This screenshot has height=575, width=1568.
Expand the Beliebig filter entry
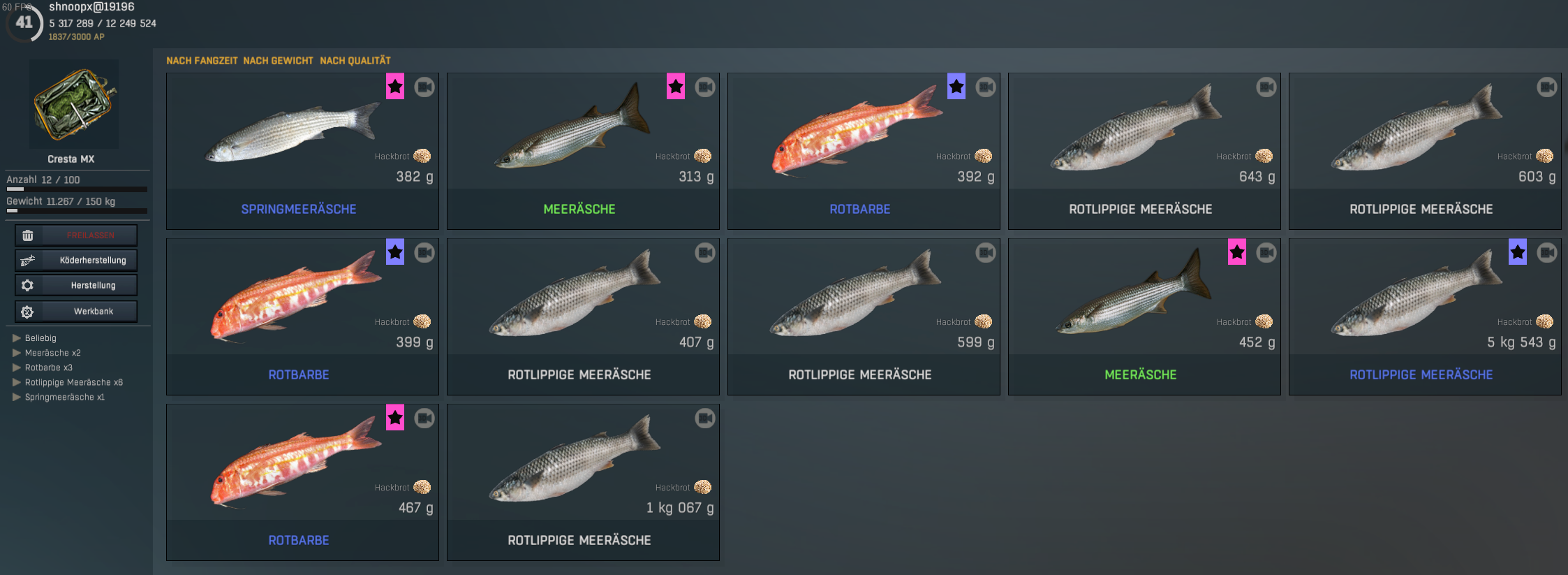tap(40, 338)
